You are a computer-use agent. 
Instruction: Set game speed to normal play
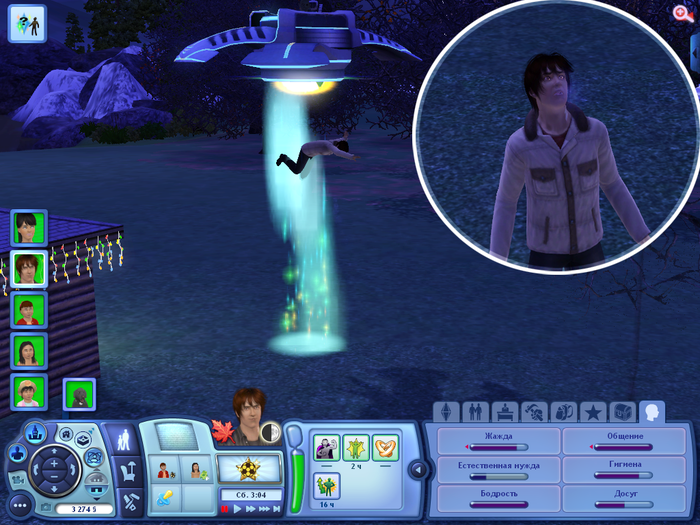point(238,509)
